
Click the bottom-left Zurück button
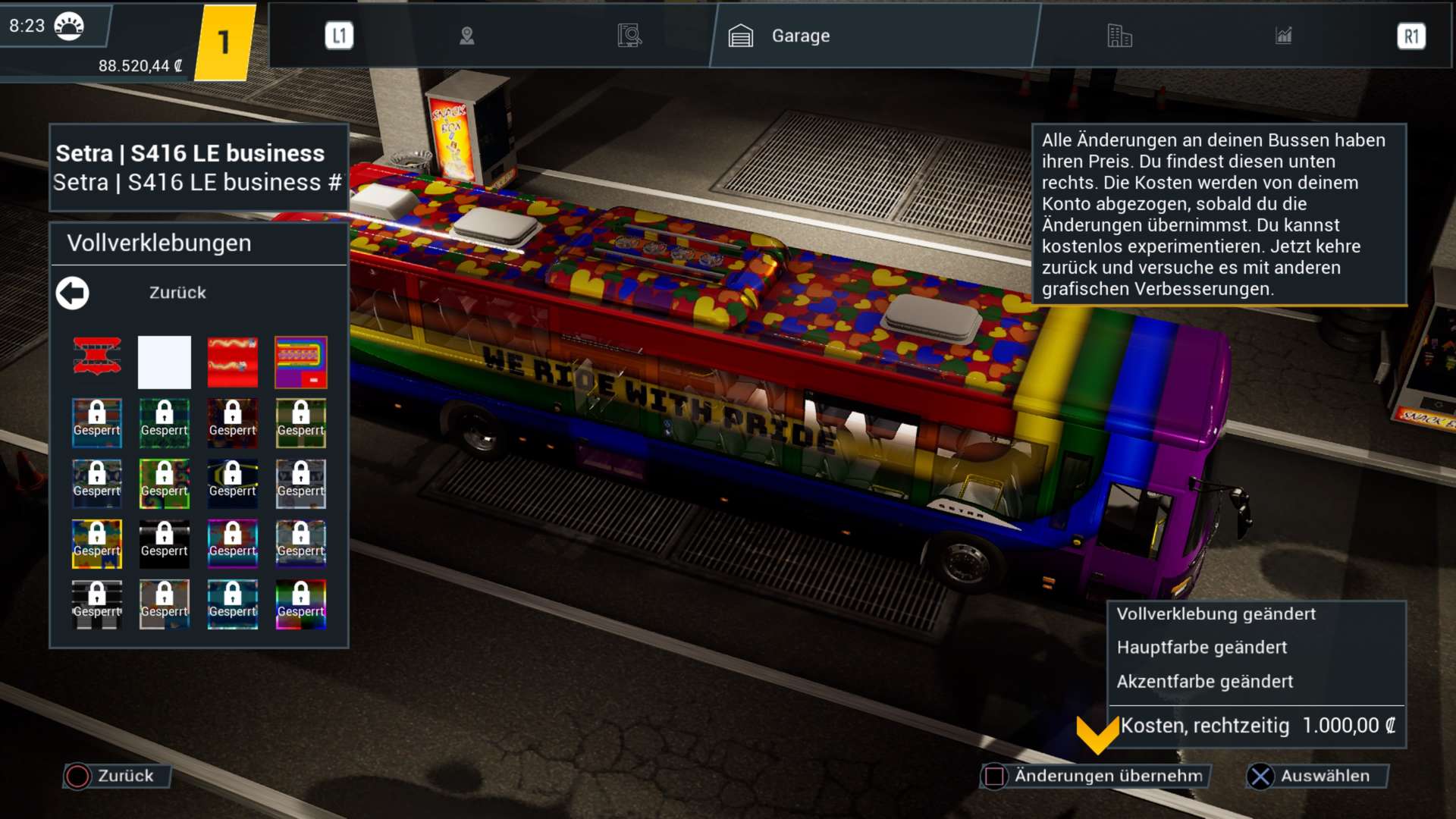(115, 776)
